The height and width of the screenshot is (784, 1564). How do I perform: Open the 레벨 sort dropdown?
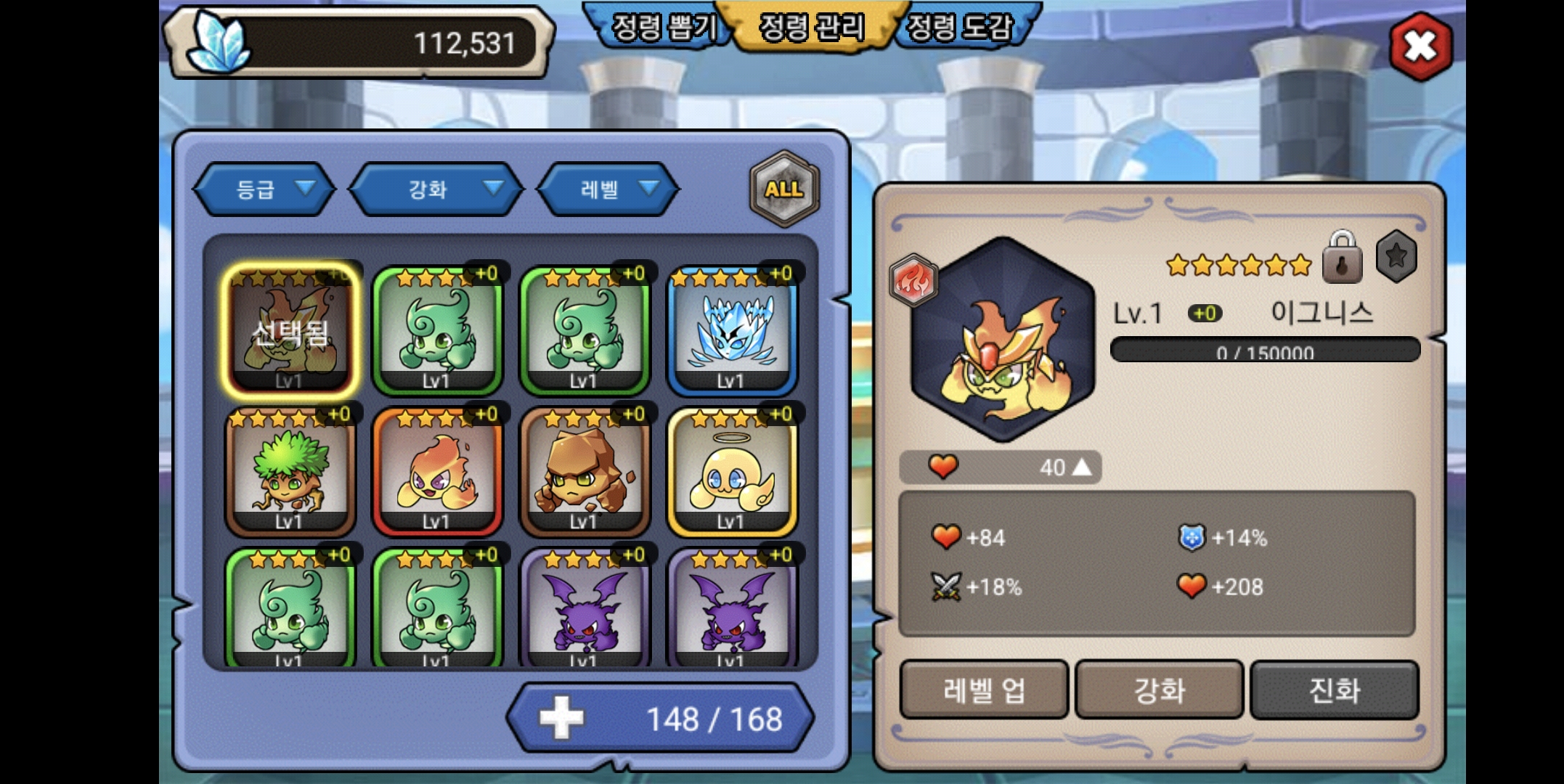tap(608, 189)
